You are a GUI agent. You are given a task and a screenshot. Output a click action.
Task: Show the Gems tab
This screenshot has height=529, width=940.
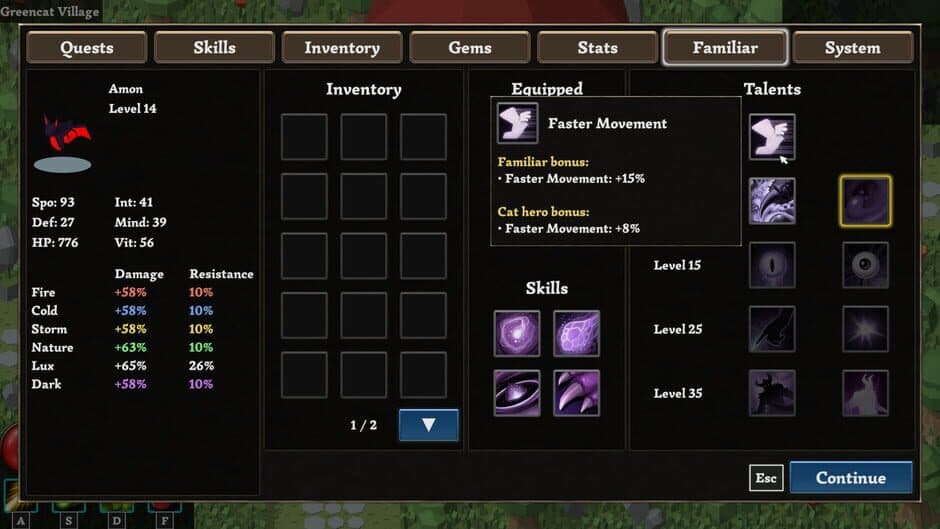point(470,48)
